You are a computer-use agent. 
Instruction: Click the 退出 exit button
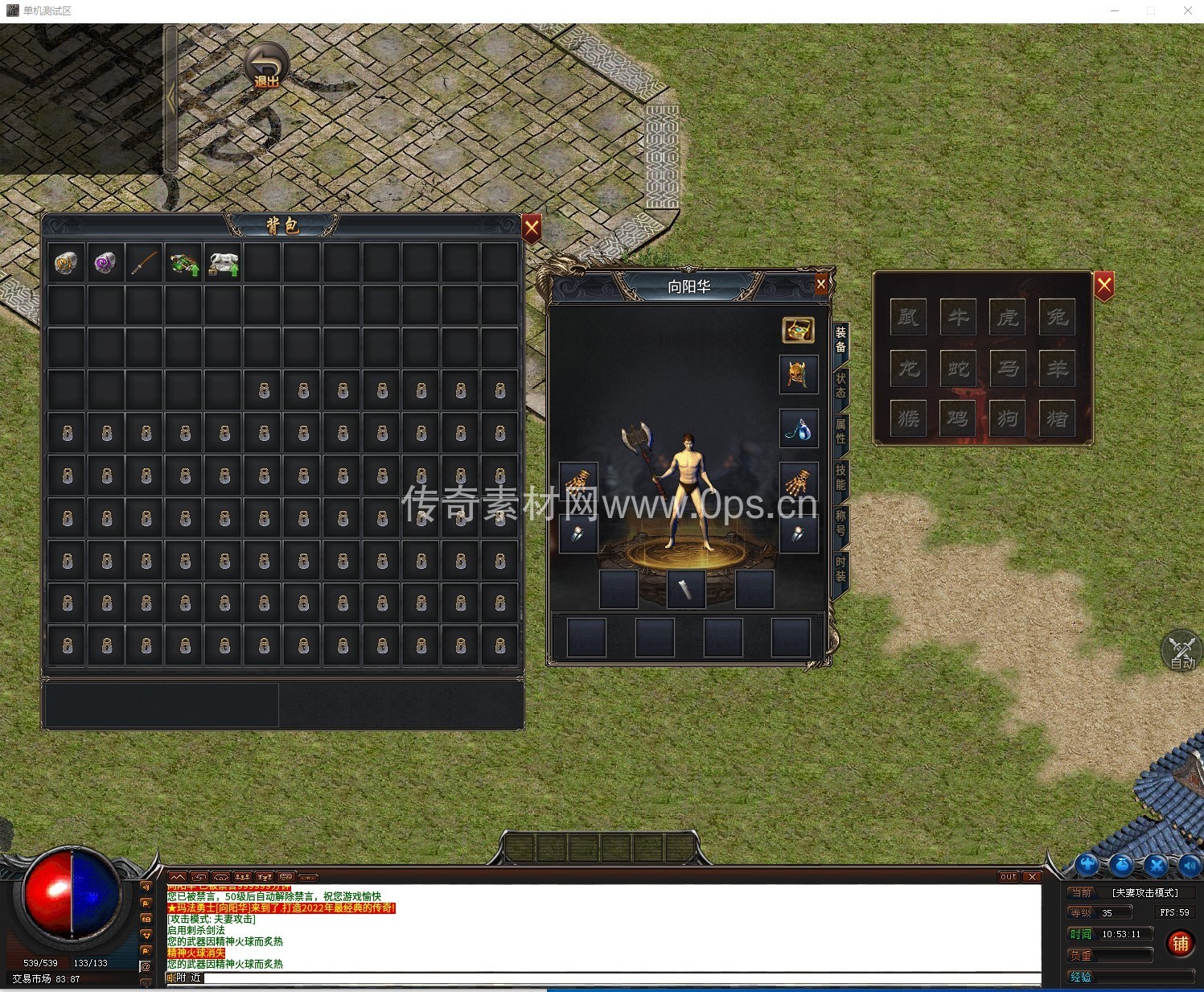point(266,66)
